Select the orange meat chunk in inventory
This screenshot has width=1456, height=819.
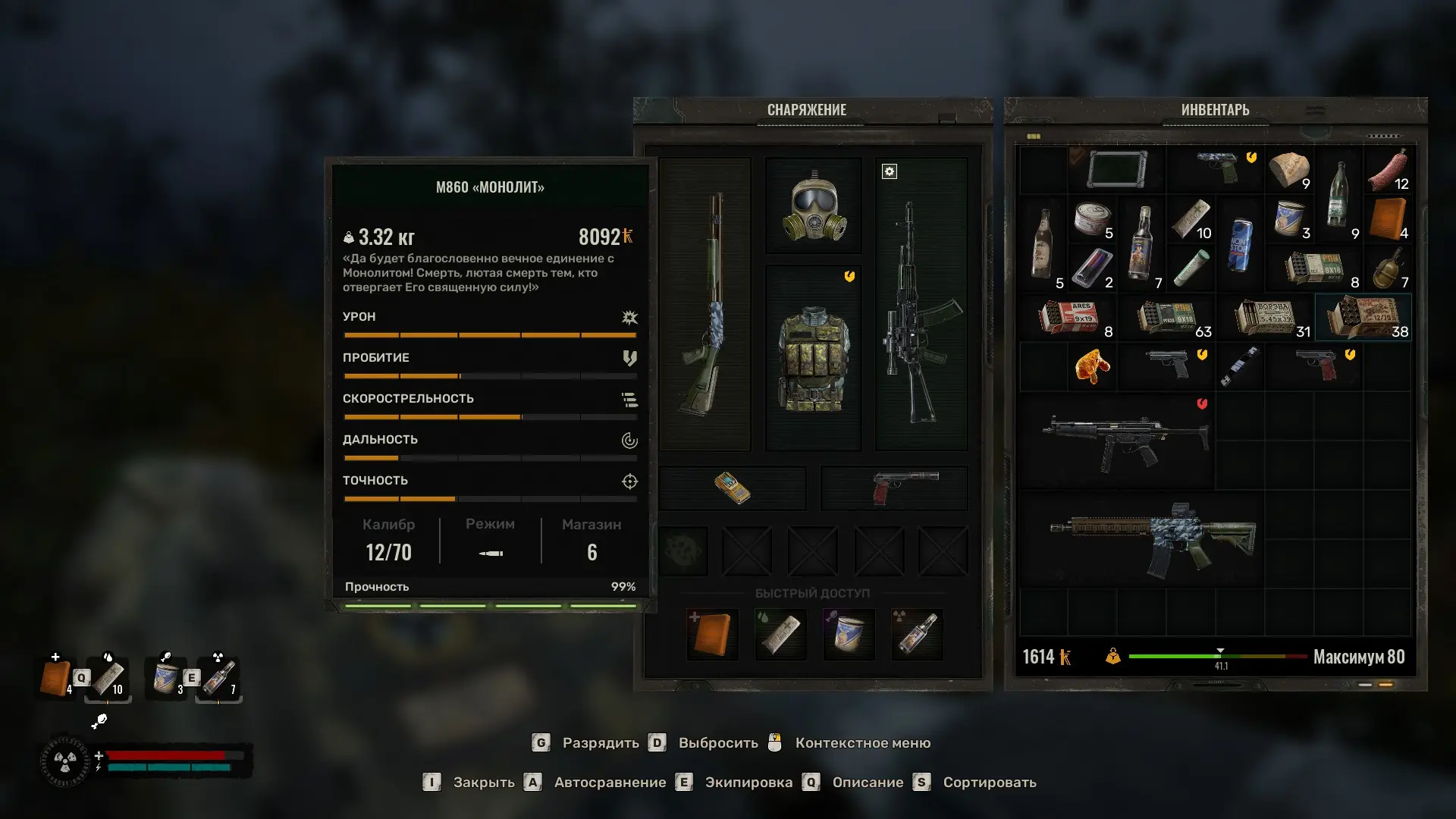pos(1092,366)
